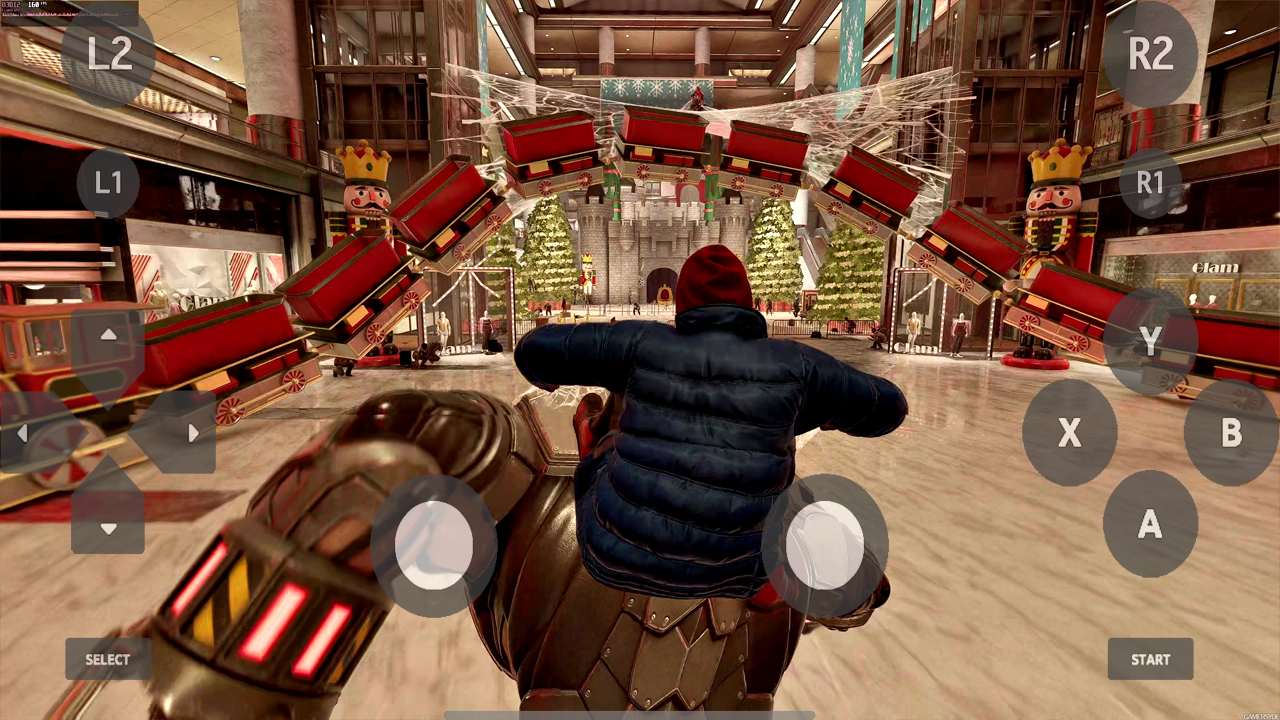Tap the START button
This screenshot has width=1280, height=720.
click(x=1150, y=659)
